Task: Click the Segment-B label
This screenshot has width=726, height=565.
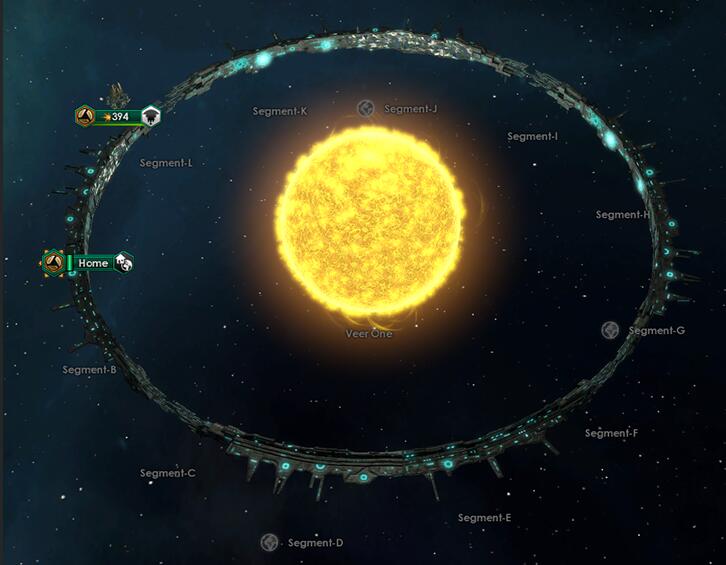Action: [x=90, y=370]
